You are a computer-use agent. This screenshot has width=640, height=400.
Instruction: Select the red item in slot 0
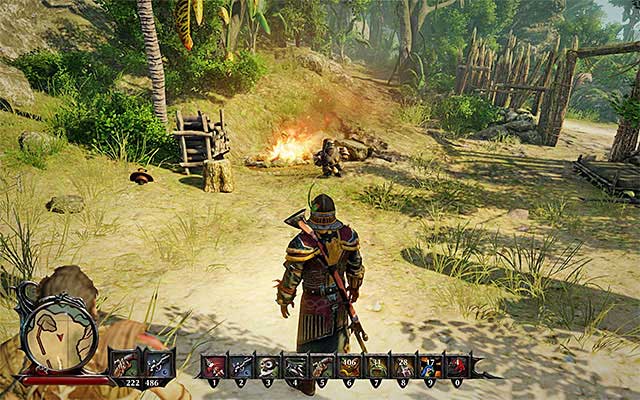[457, 366]
